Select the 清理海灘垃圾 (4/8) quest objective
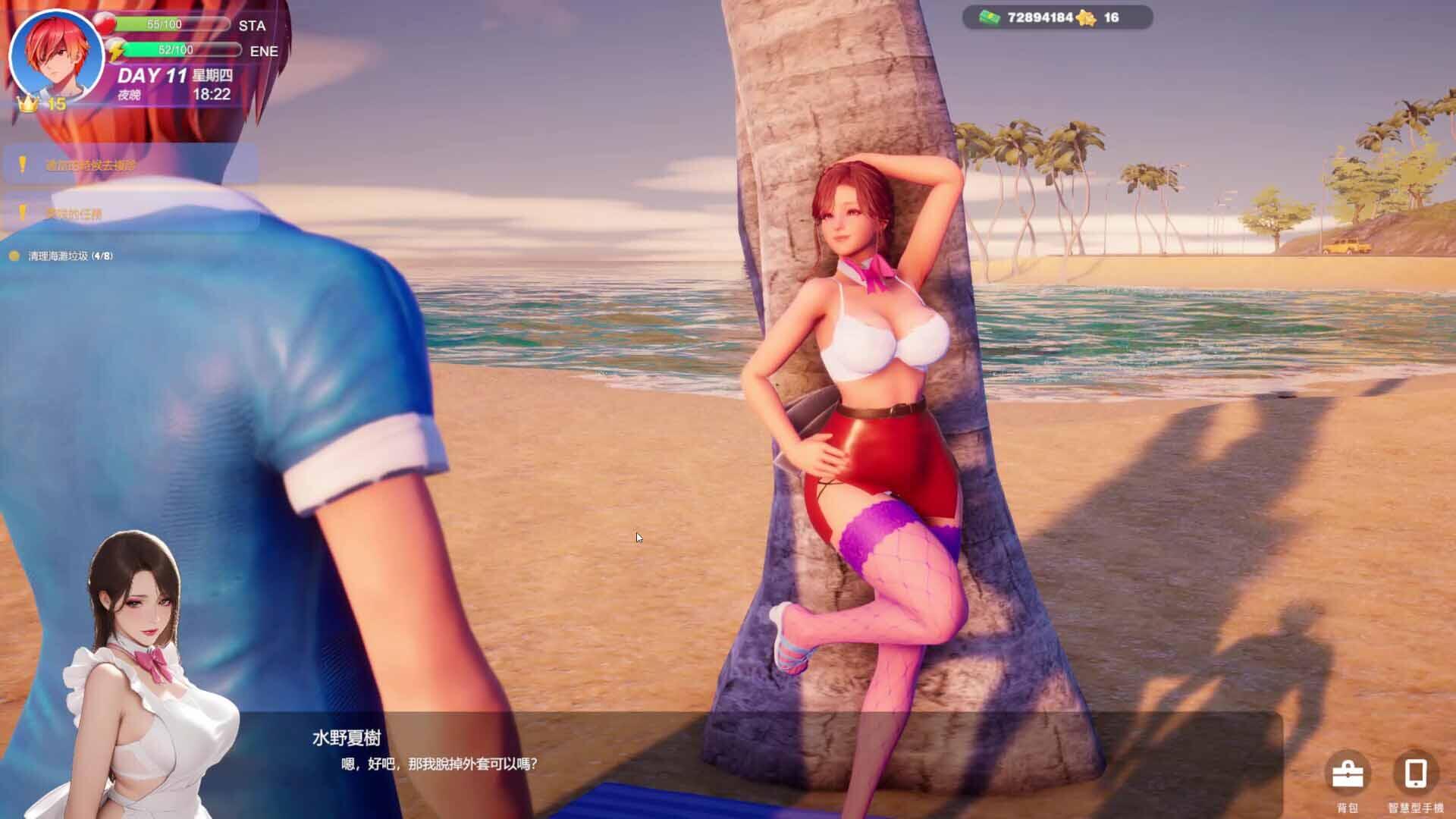The width and height of the screenshot is (1456, 819). (x=68, y=256)
